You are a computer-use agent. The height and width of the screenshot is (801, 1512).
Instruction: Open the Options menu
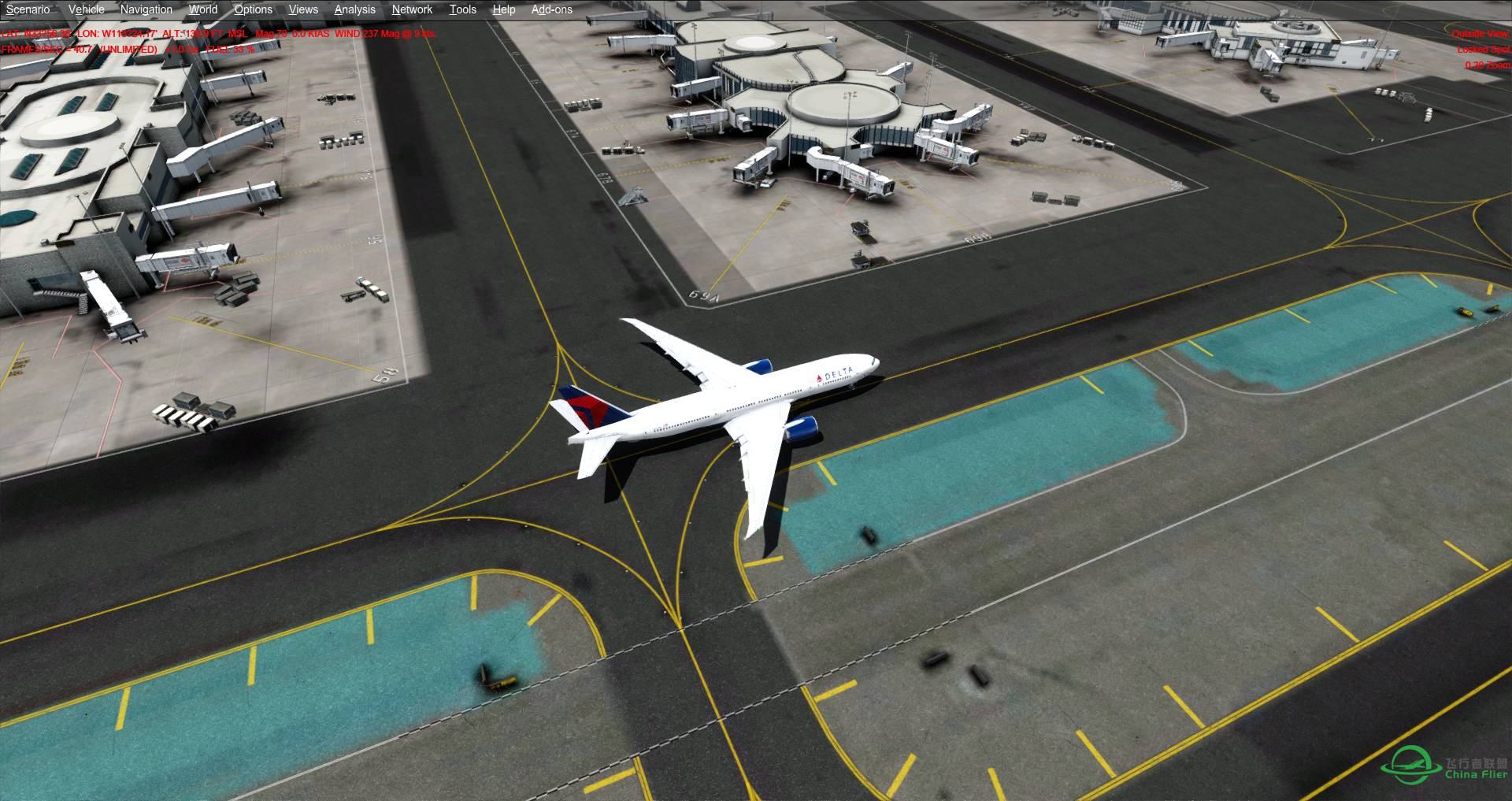click(253, 9)
